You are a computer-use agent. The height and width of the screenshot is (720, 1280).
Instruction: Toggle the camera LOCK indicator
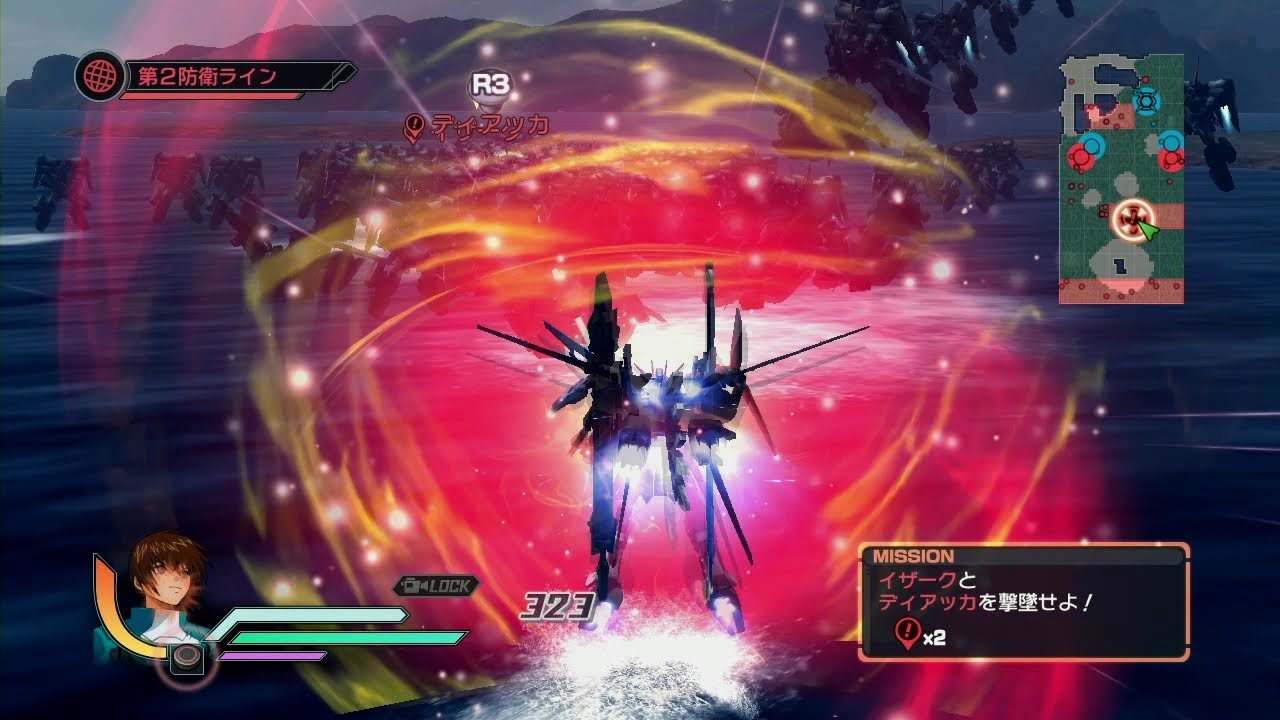point(435,586)
